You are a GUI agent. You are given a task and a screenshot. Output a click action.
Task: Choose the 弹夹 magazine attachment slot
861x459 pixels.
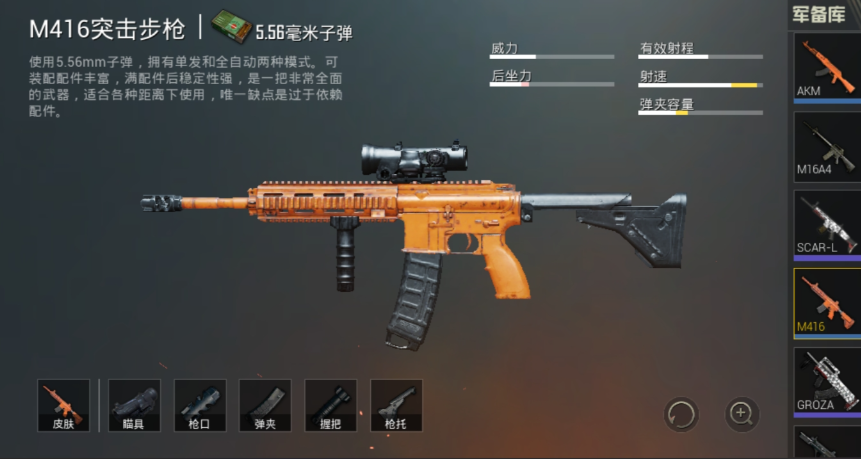(x=265, y=405)
